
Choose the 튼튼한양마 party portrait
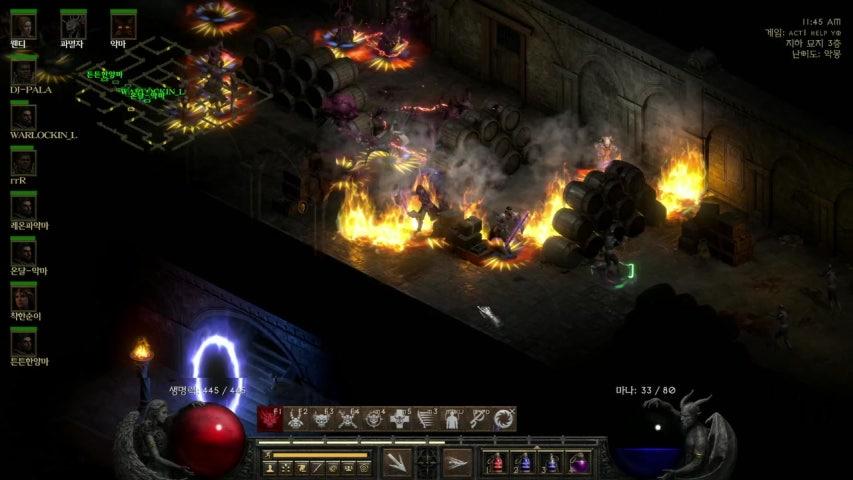tap(23, 342)
